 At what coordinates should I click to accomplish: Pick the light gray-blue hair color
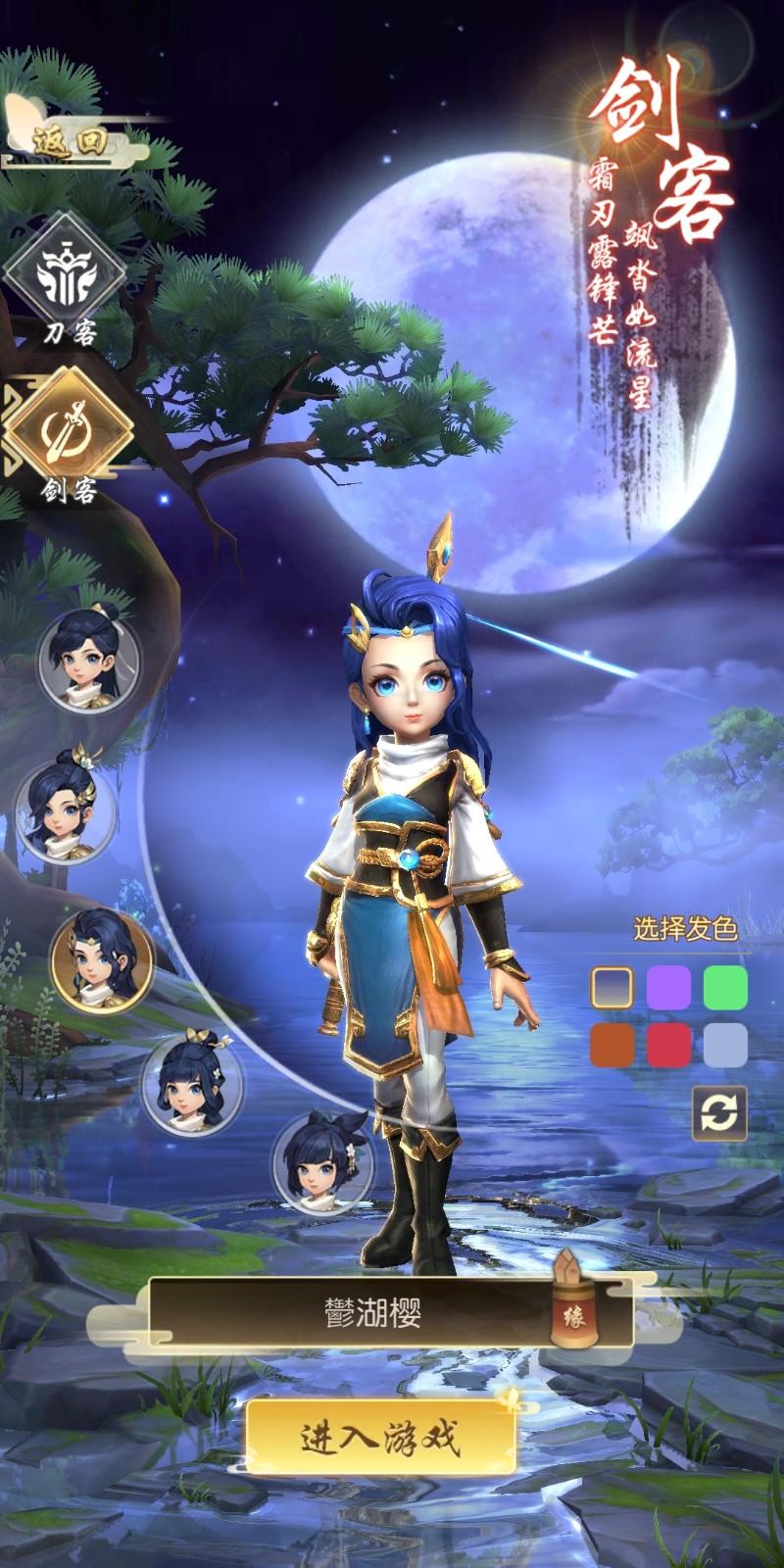pyautogui.click(x=725, y=1045)
